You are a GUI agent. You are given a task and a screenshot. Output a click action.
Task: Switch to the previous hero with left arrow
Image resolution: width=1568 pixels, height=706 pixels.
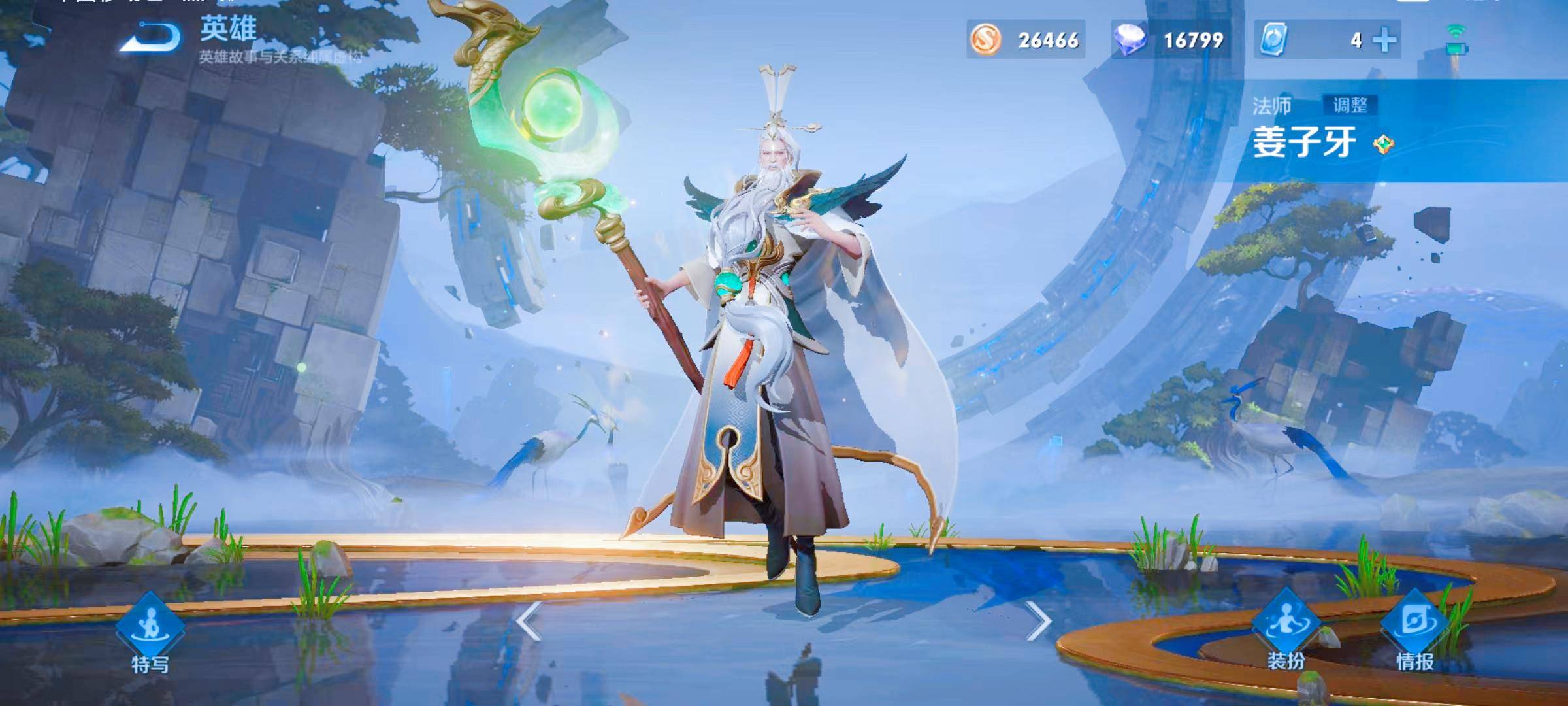click(x=529, y=622)
